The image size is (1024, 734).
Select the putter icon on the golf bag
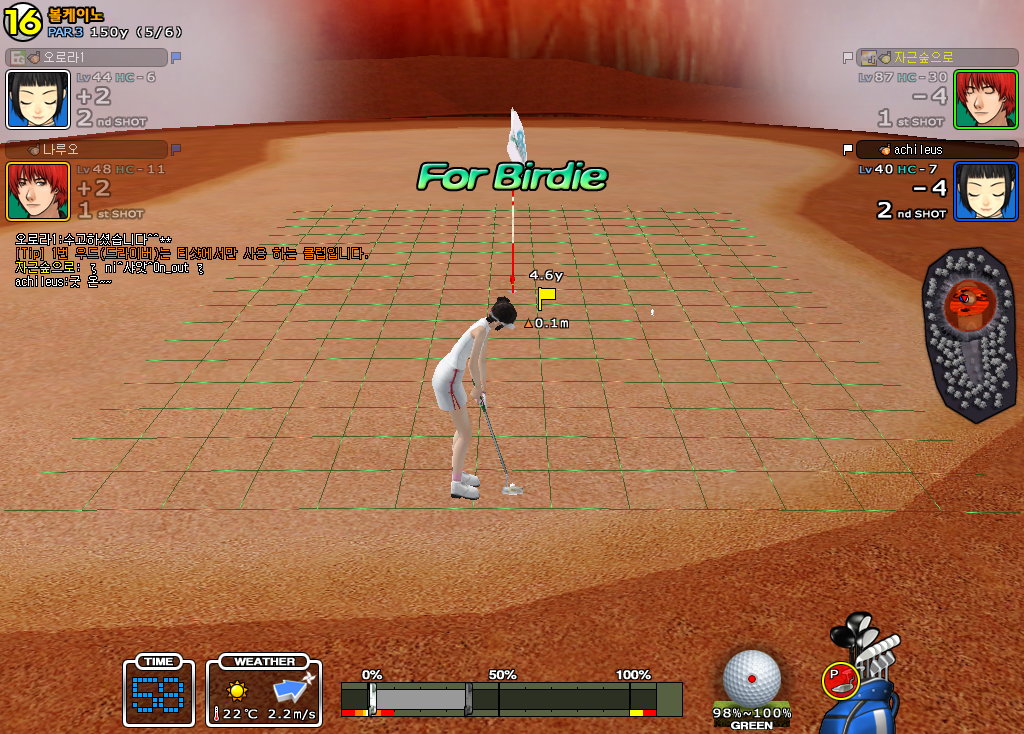pos(841,680)
